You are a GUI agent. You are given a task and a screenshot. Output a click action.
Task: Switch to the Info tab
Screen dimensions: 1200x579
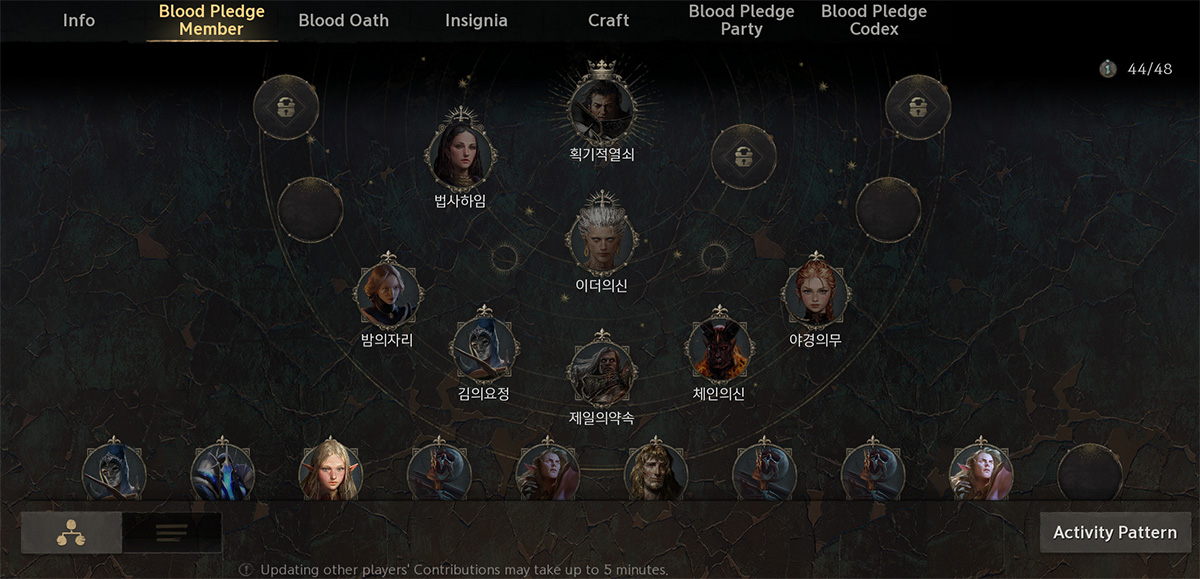click(79, 20)
